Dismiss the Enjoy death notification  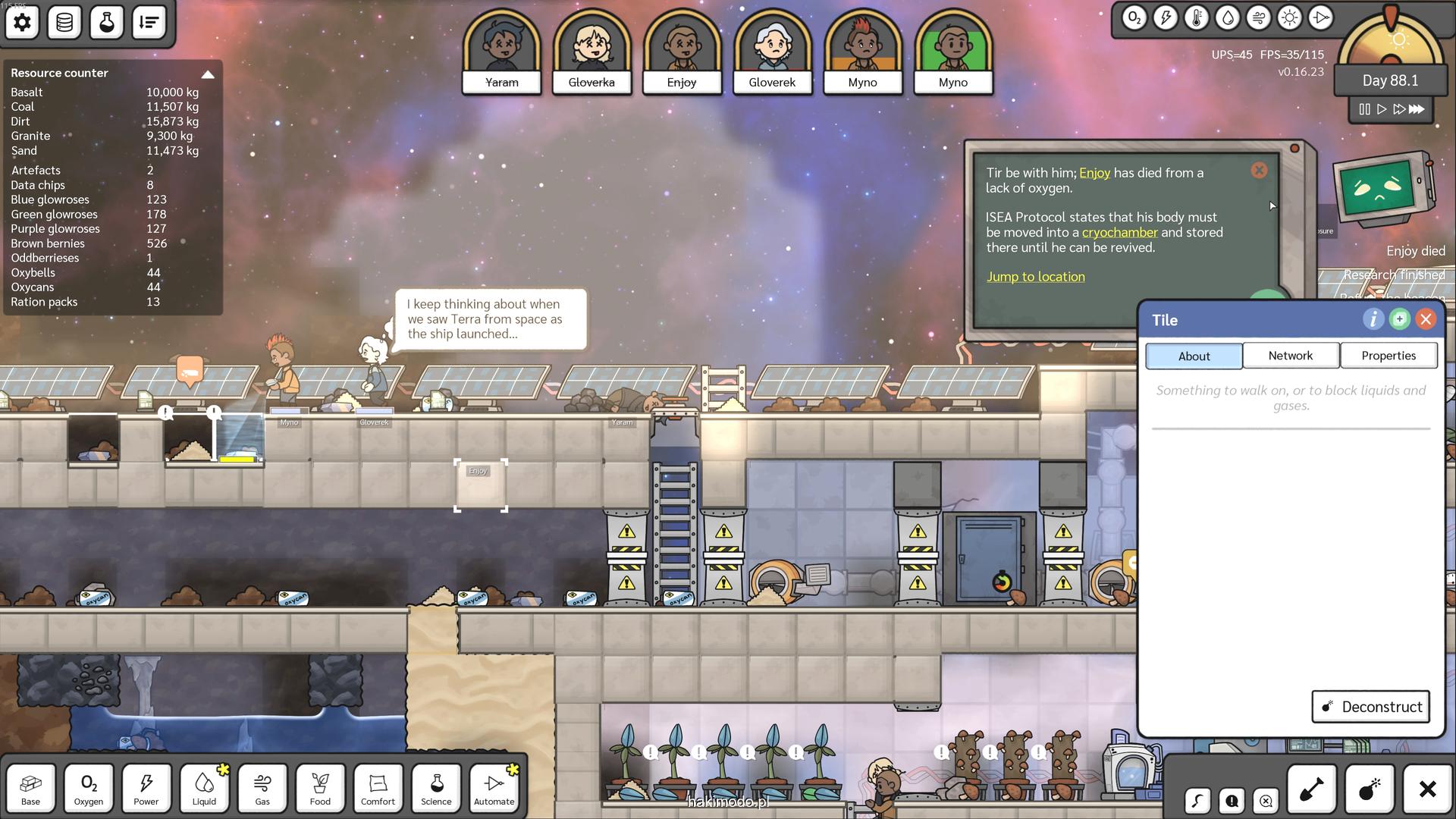point(1259,171)
